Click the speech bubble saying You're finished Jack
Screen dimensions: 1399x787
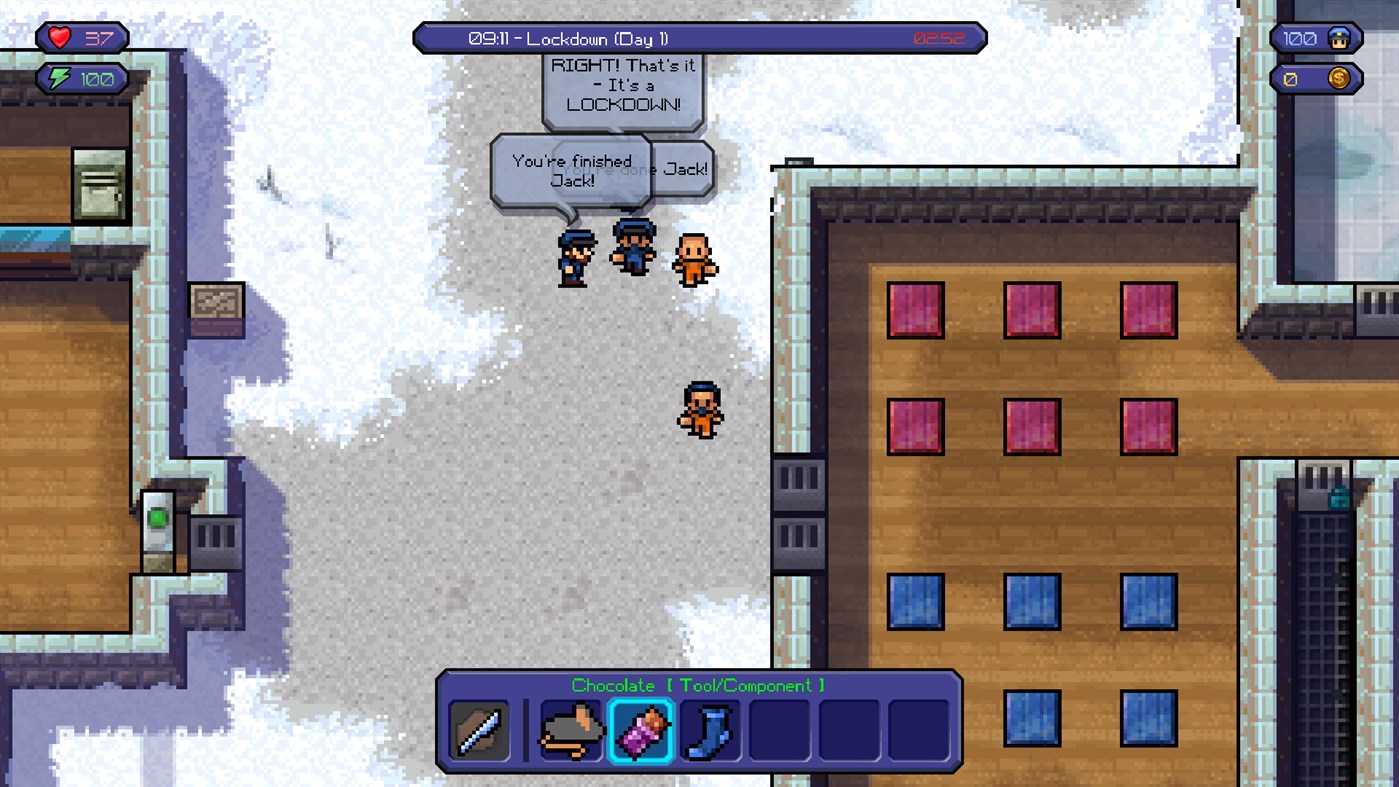(571, 172)
